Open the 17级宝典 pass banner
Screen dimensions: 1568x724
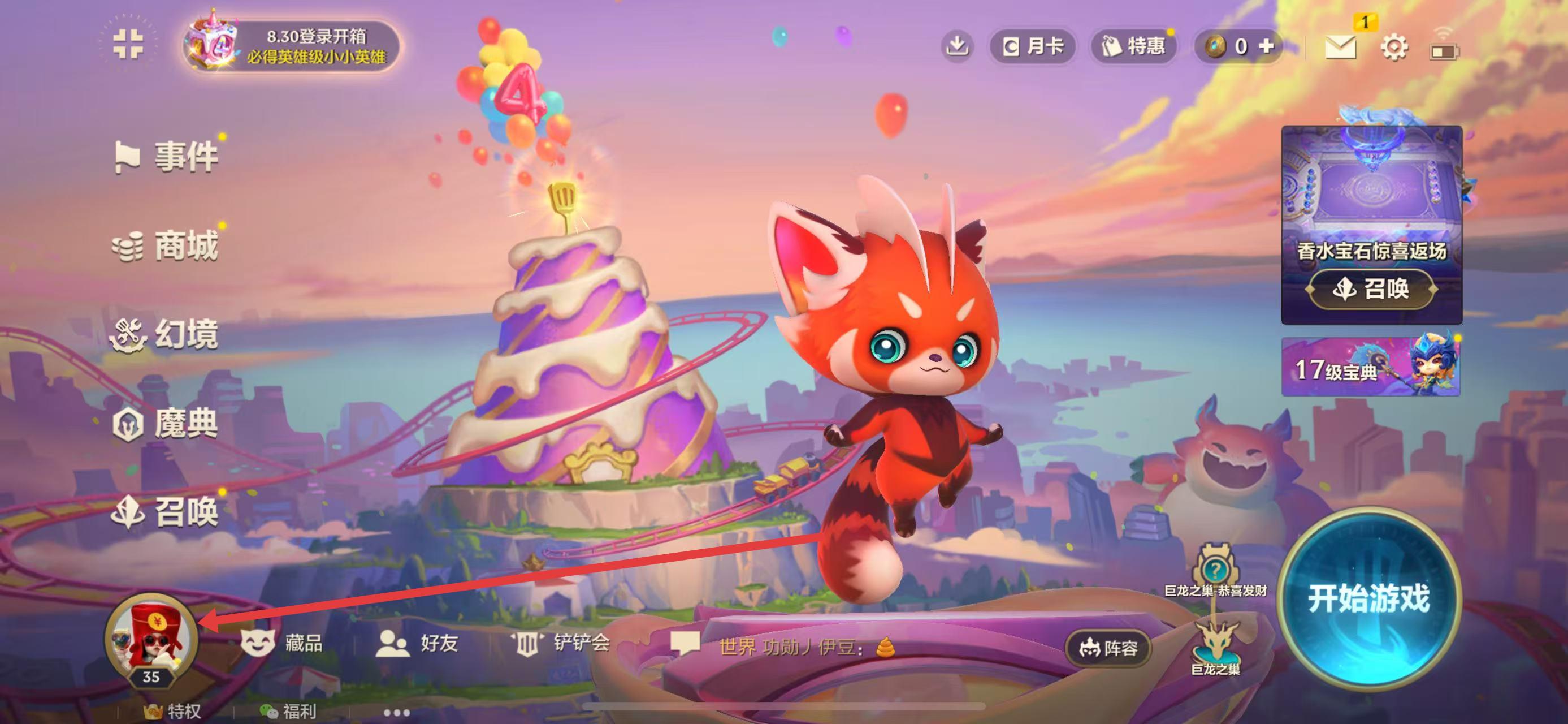pyautogui.click(x=1370, y=368)
